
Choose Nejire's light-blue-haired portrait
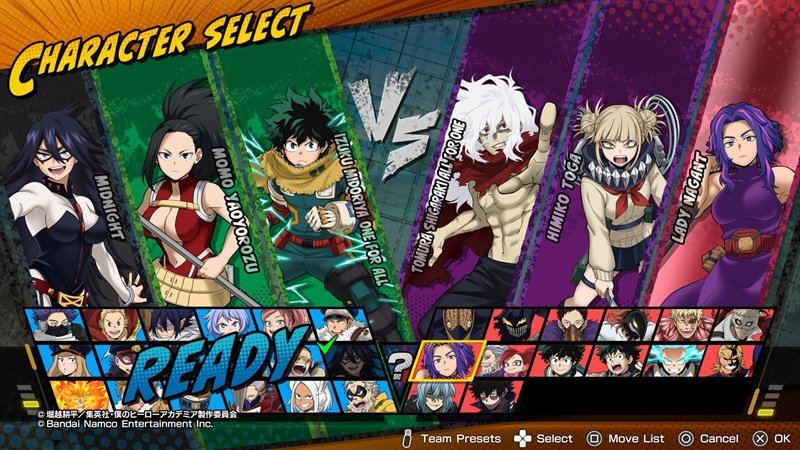point(223,323)
